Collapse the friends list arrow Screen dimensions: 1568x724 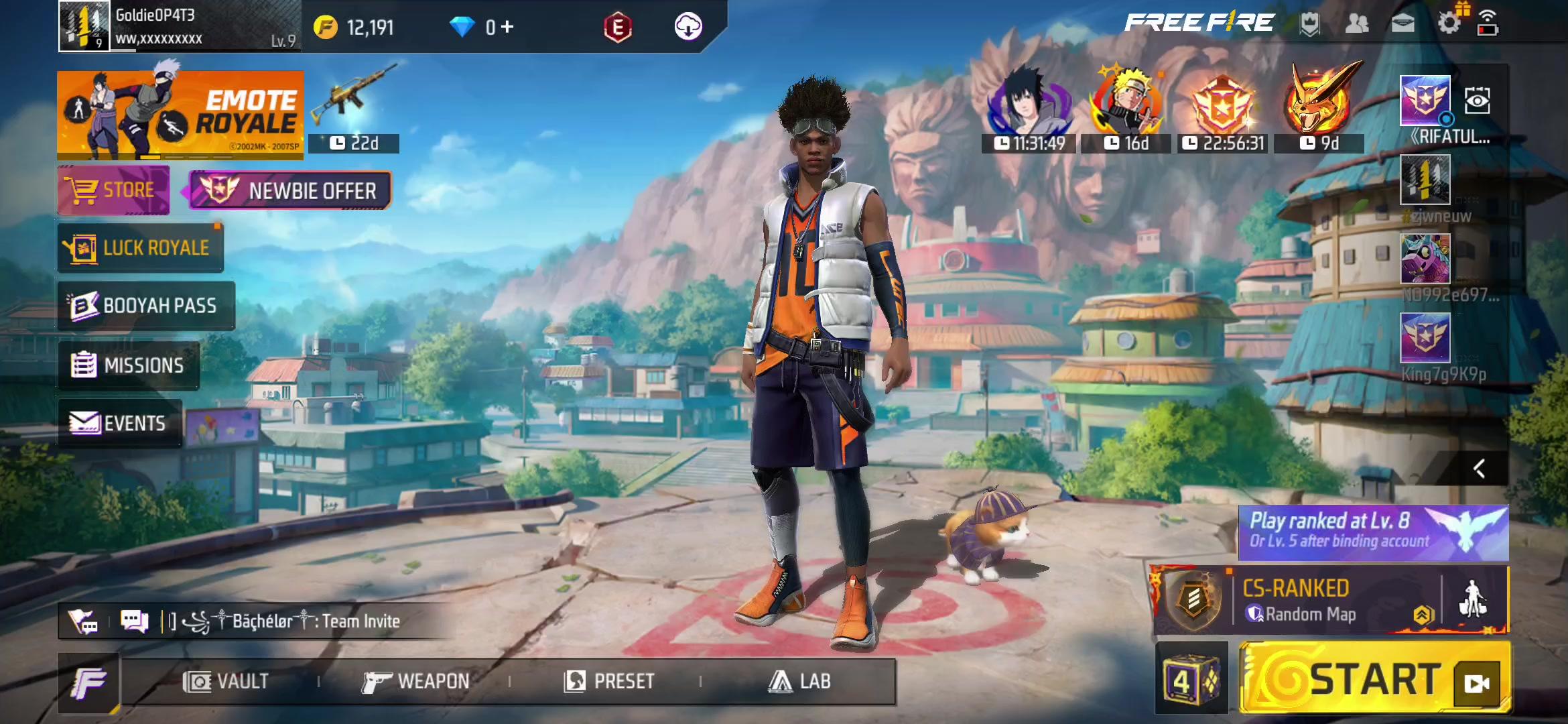tap(1479, 469)
